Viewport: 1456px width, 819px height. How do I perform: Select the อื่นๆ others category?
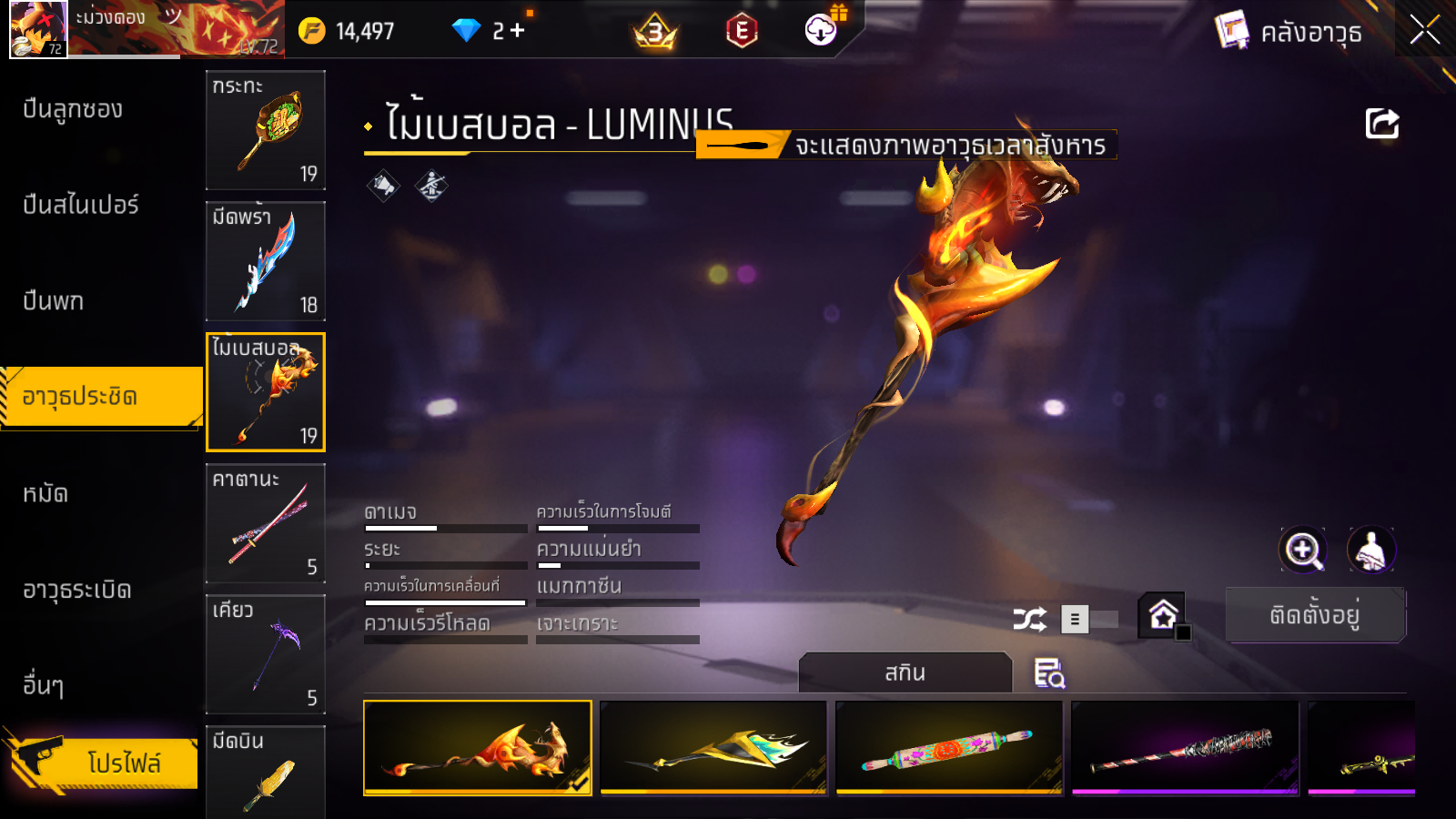click(44, 685)
